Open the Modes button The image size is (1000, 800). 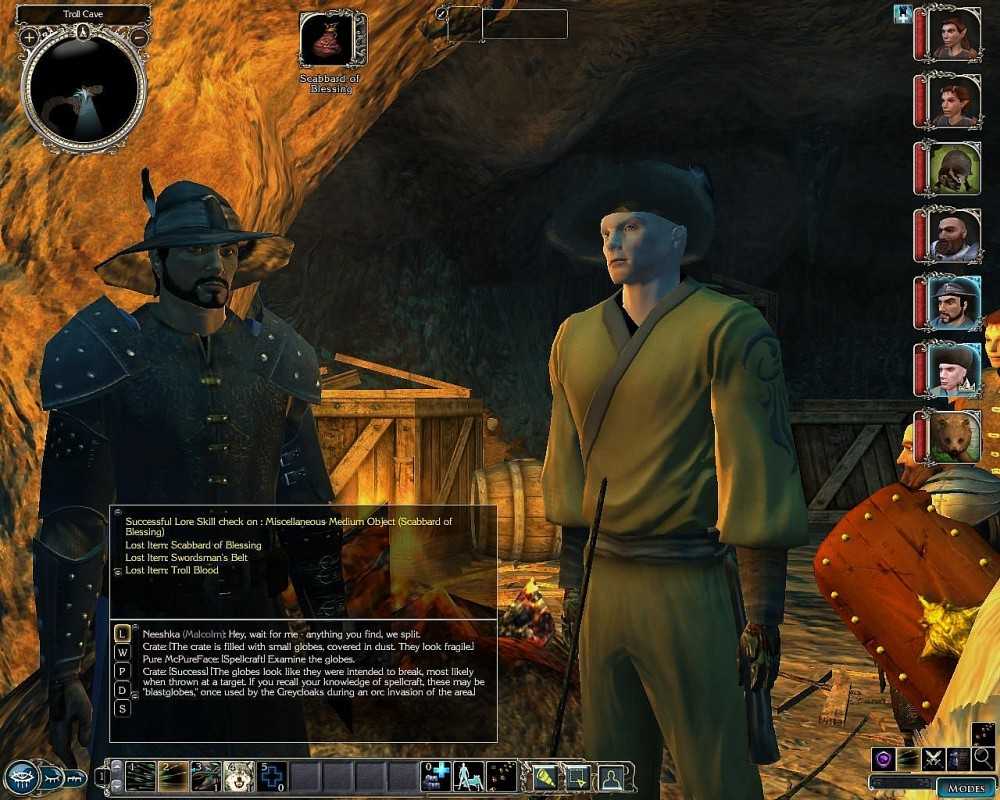click(964, 788)
